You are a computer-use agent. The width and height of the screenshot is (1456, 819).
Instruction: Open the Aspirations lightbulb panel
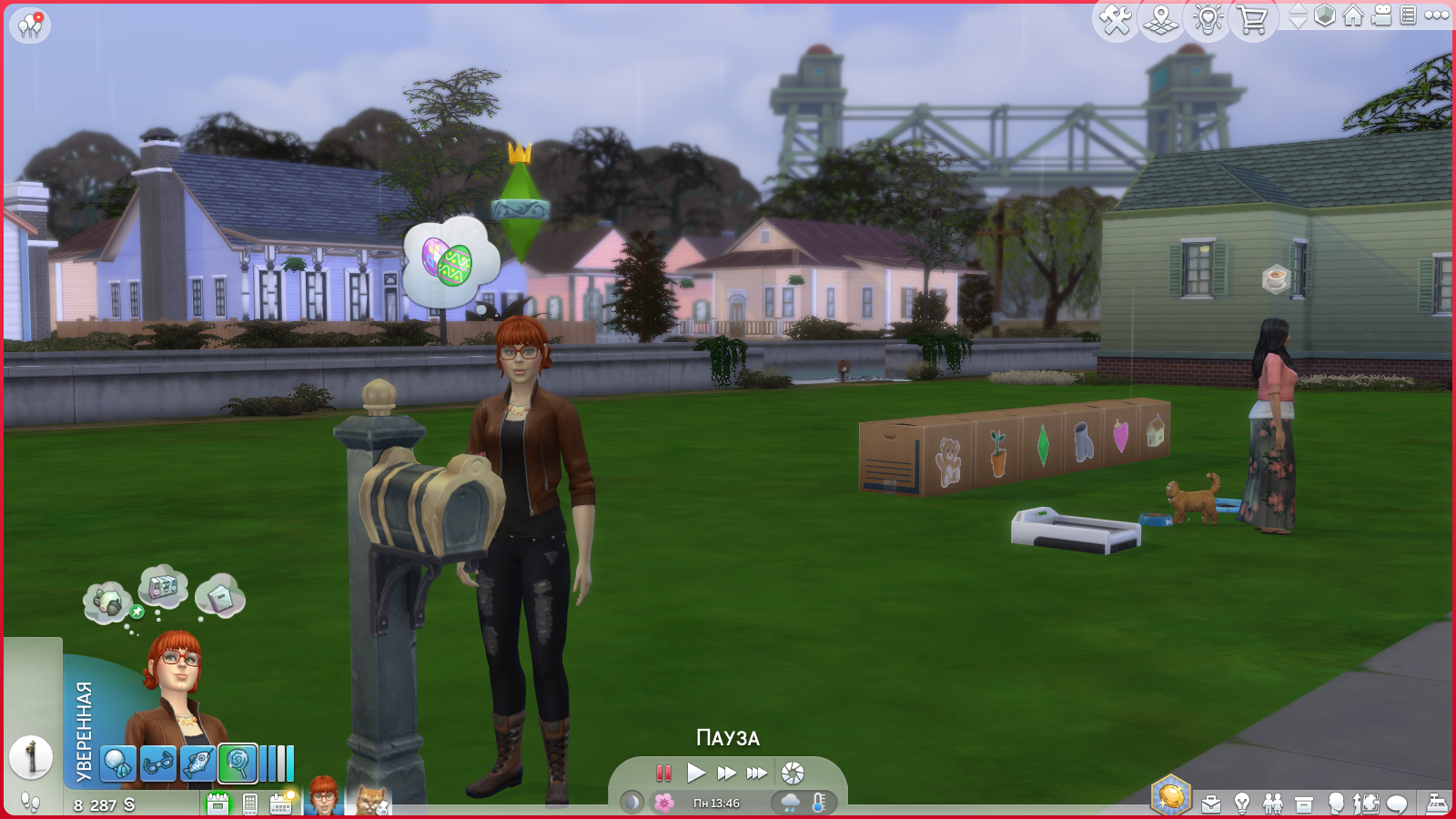click(1242, 804)
